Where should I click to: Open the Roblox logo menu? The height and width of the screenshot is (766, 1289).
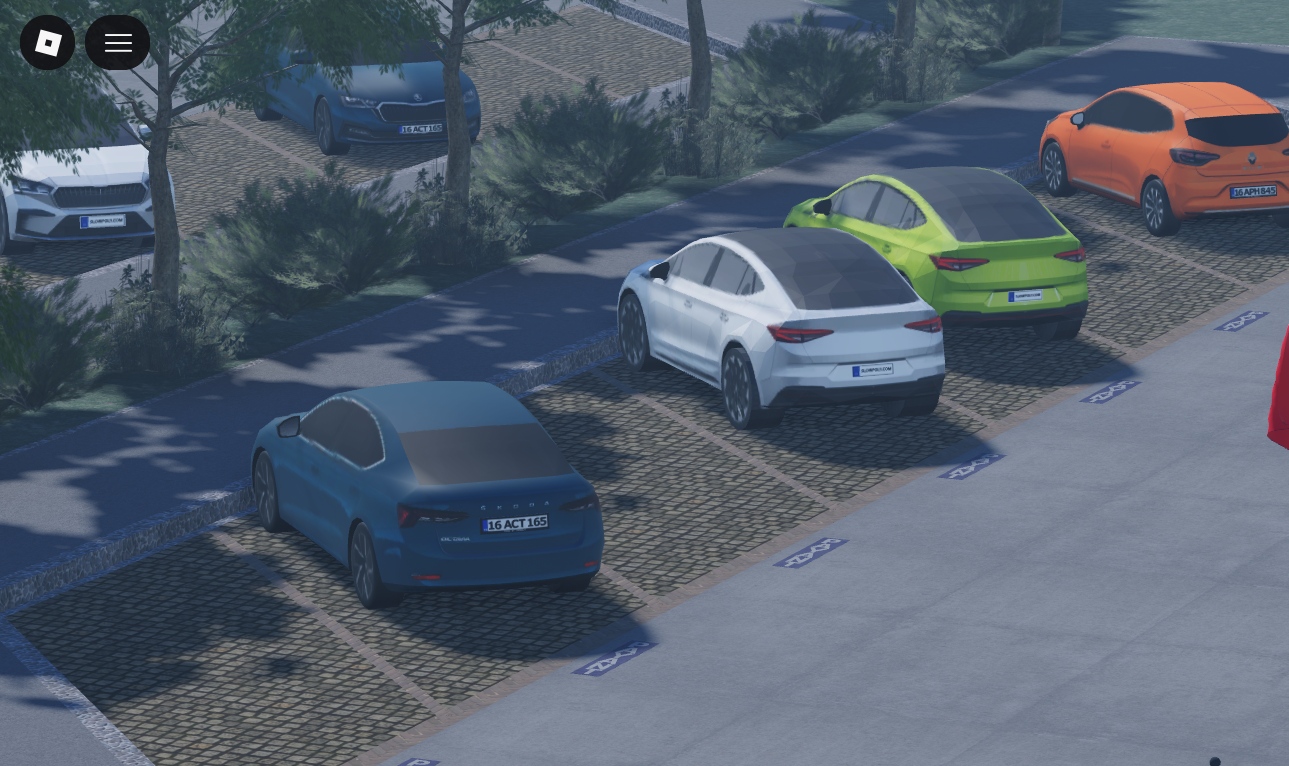[47, 43]
